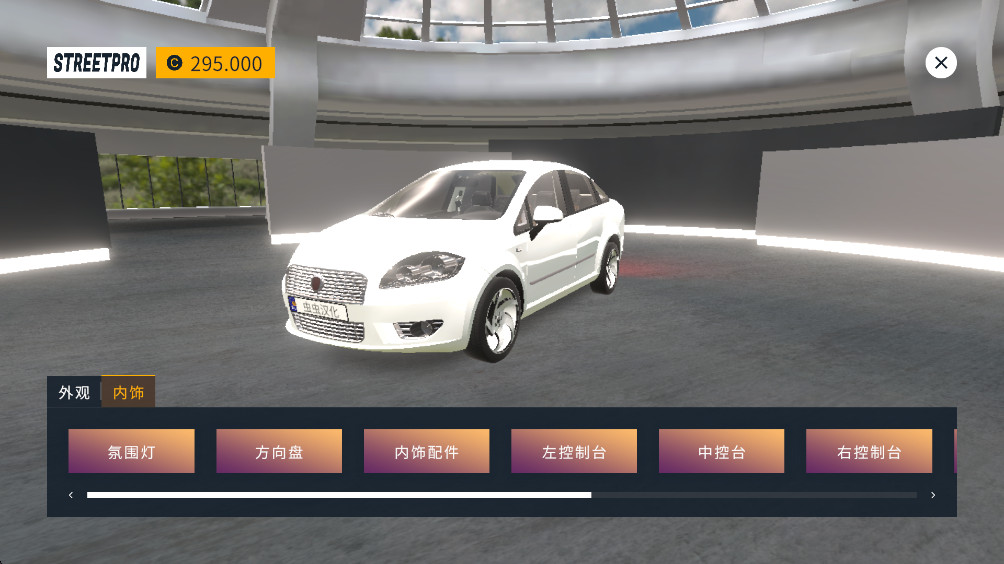Click the right scroll arrow

[x=933, y=495]
